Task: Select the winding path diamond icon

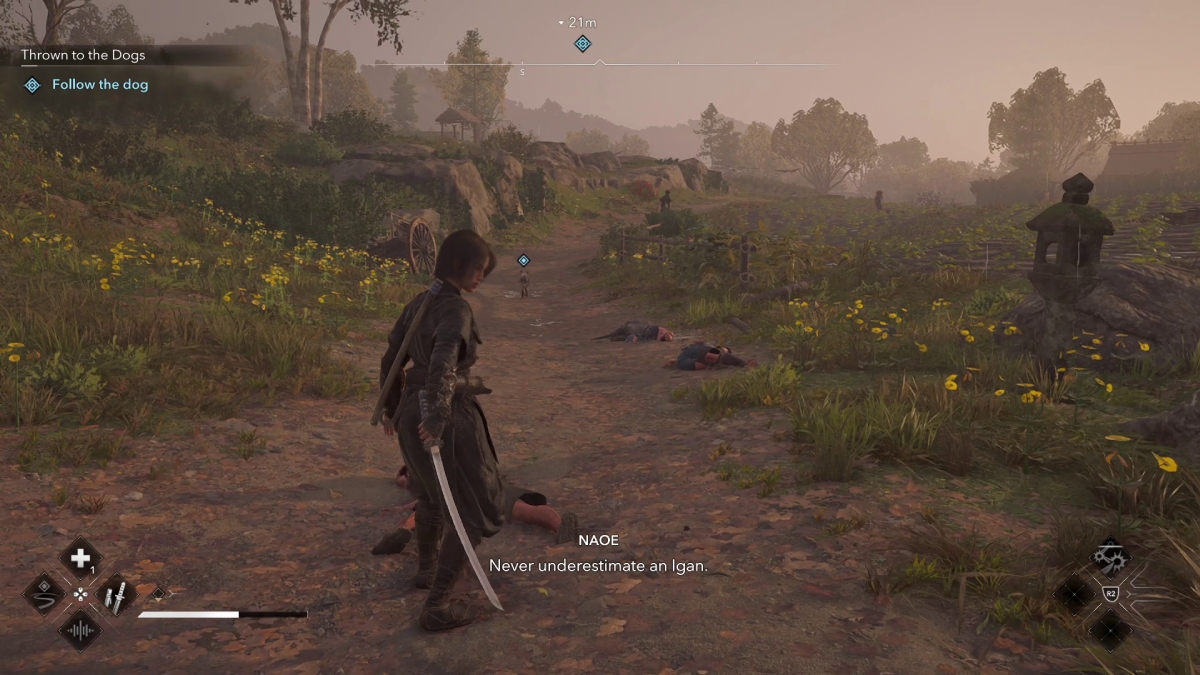Action: (44, 594)
